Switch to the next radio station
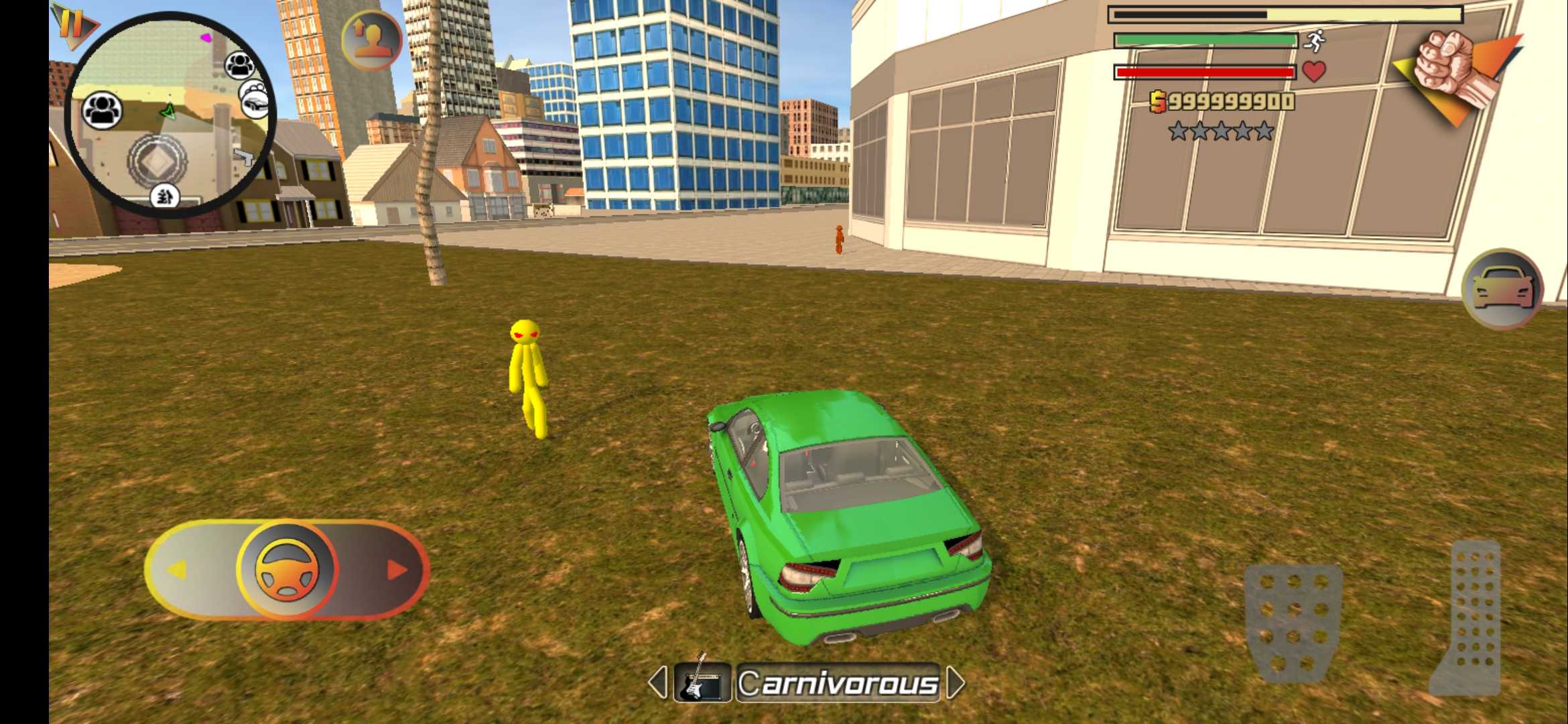The width and height of the screenshot is (1568, 724). pos(956,682)
